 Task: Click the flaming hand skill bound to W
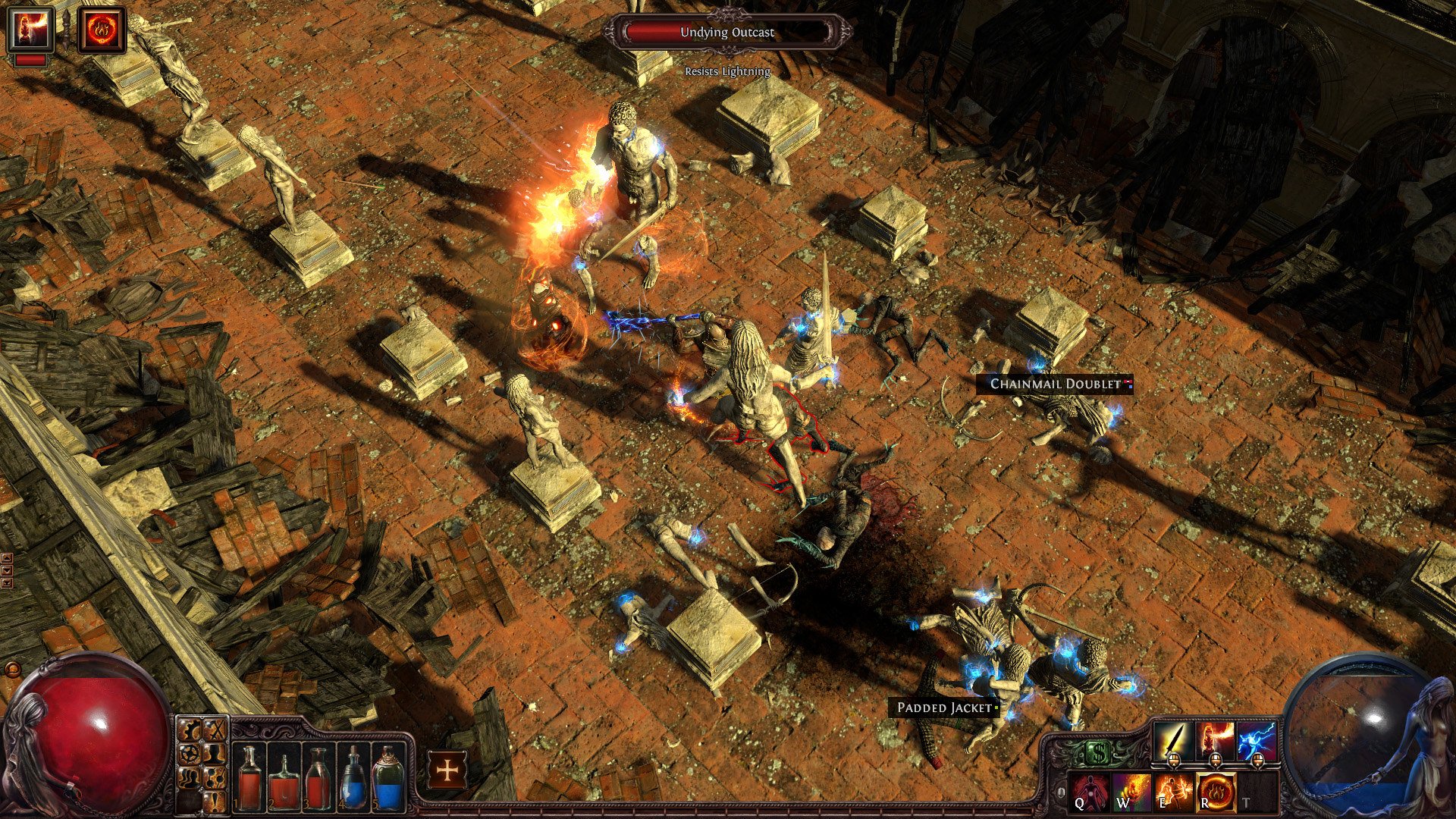point(1131,793)
